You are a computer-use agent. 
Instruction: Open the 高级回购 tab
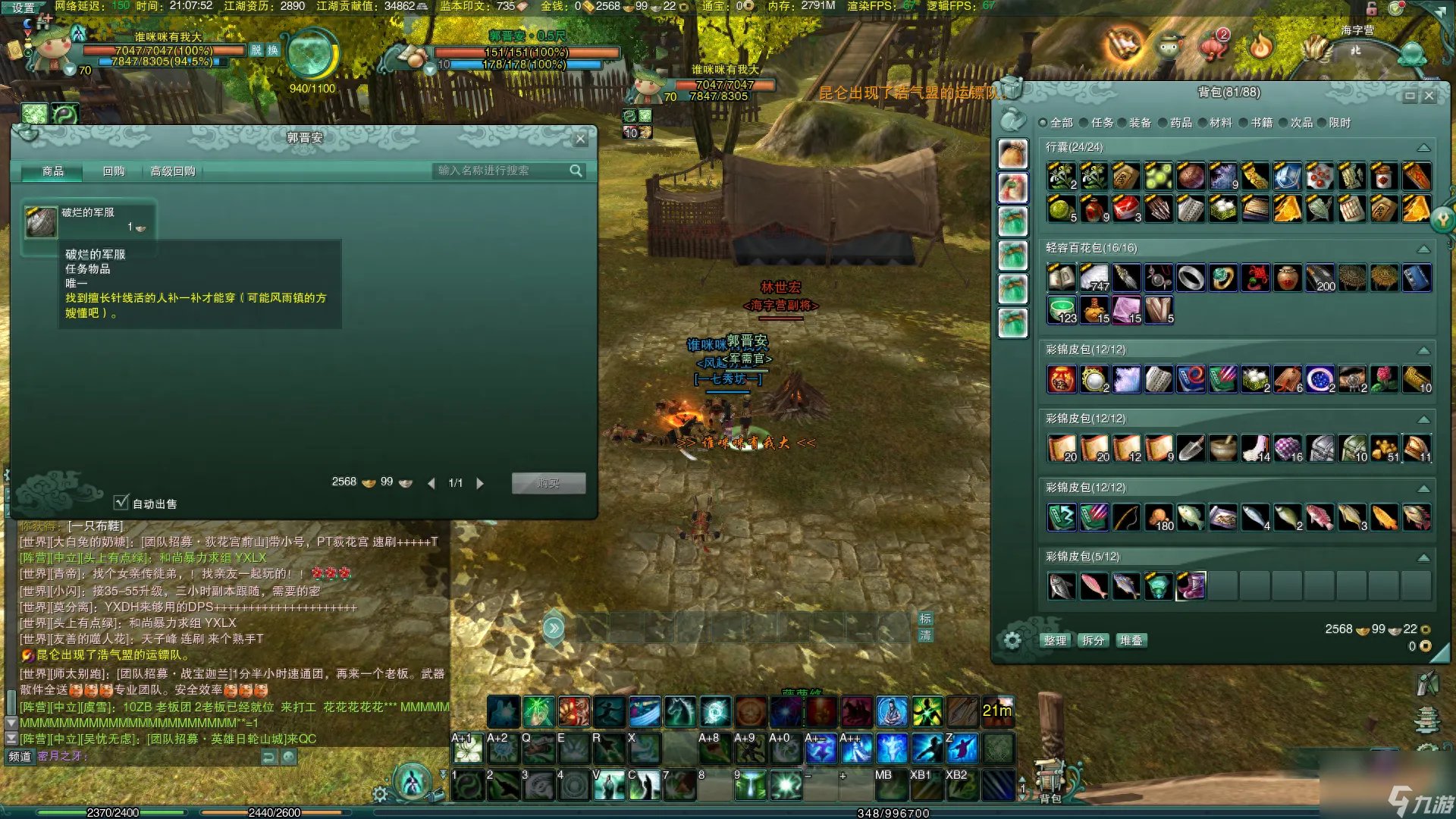coord(173,171)
